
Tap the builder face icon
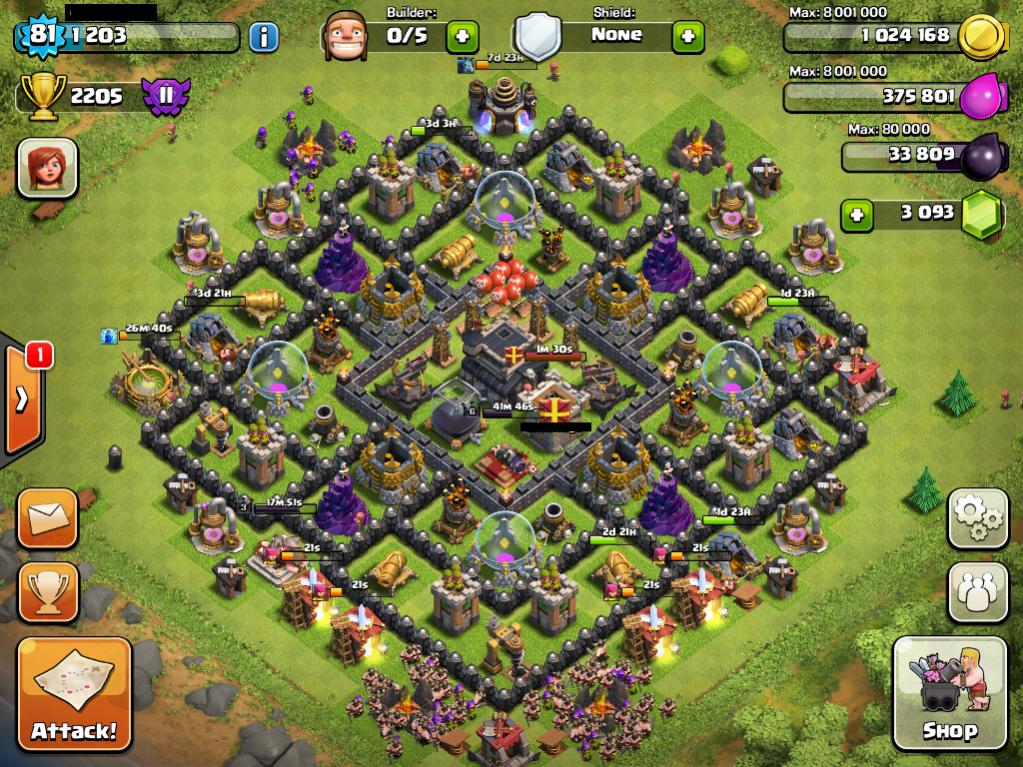(346, 36)
